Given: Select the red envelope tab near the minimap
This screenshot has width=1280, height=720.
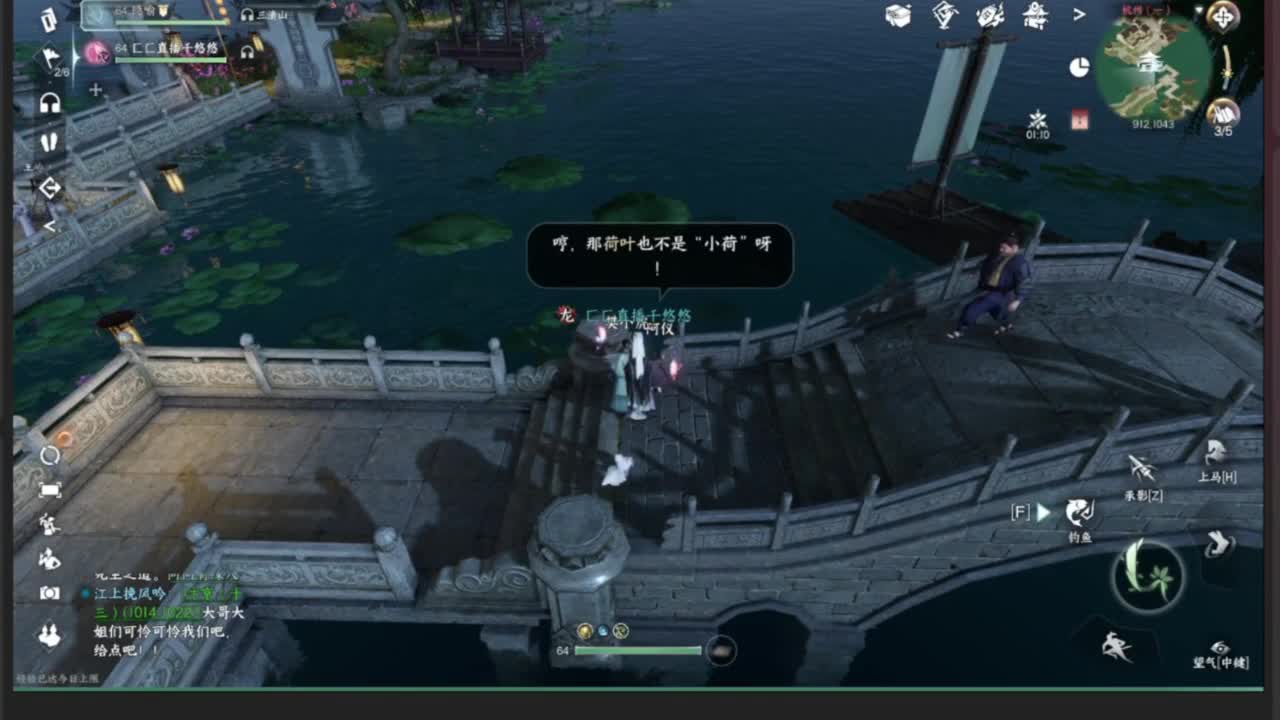Looking at the screenshot, I should point(1078,119).
